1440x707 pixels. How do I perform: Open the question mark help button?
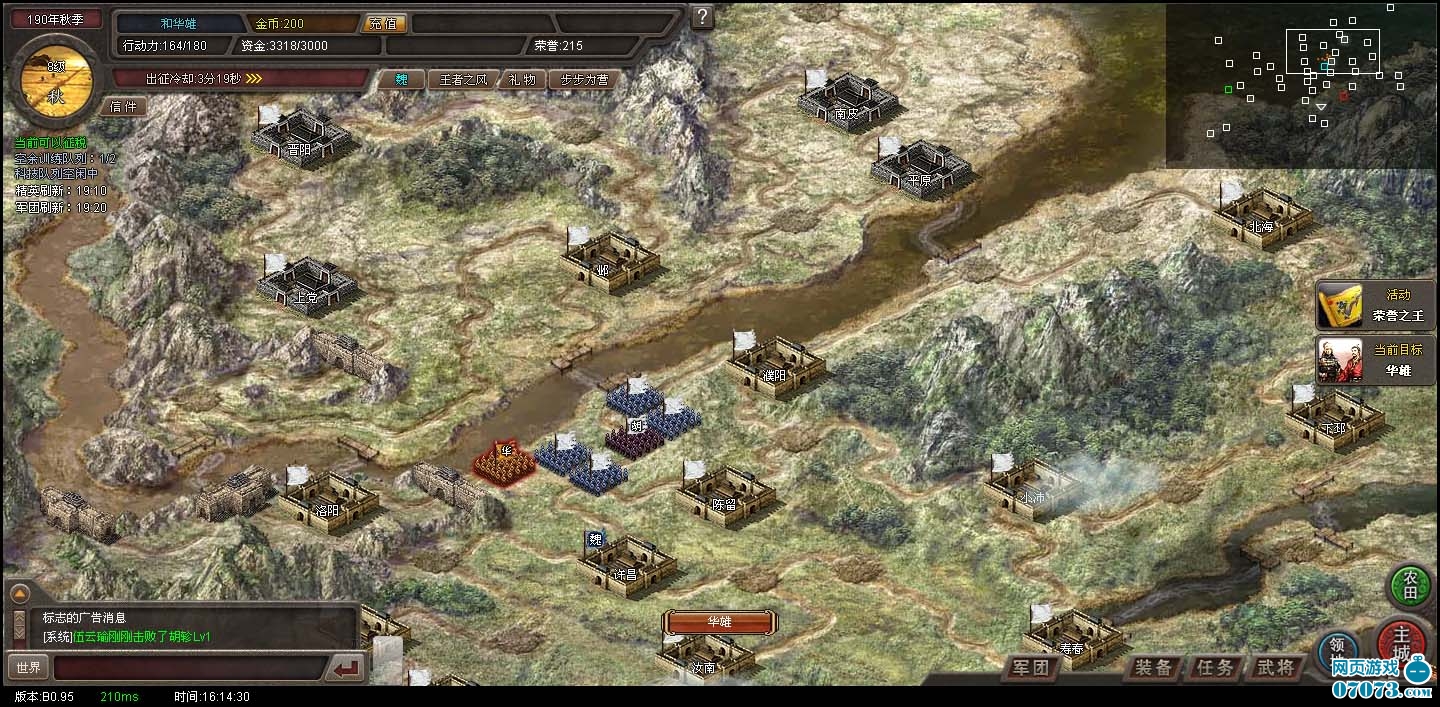point(703,16)
